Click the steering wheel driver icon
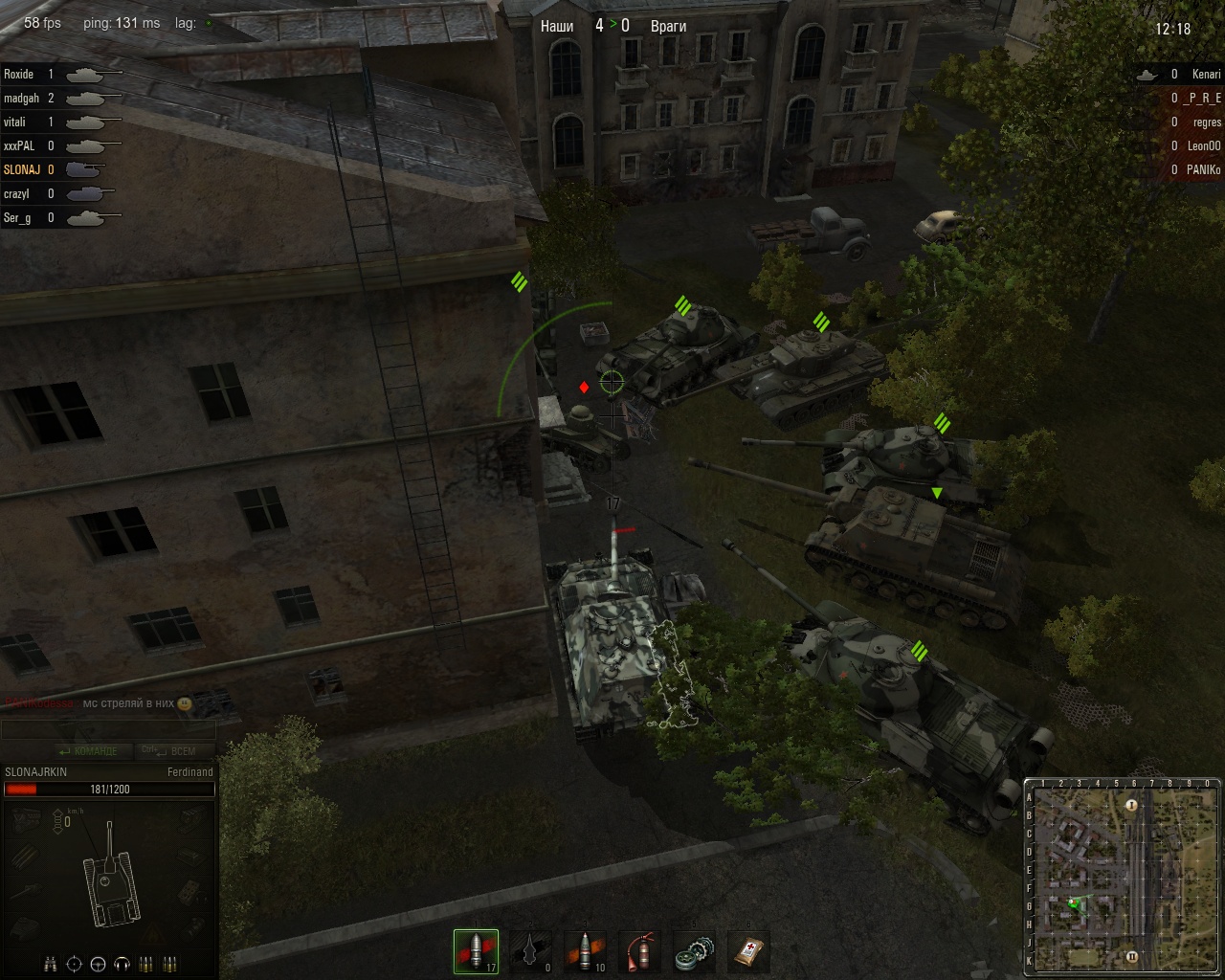Screen dimensions: 1225x980 (99, 964)
